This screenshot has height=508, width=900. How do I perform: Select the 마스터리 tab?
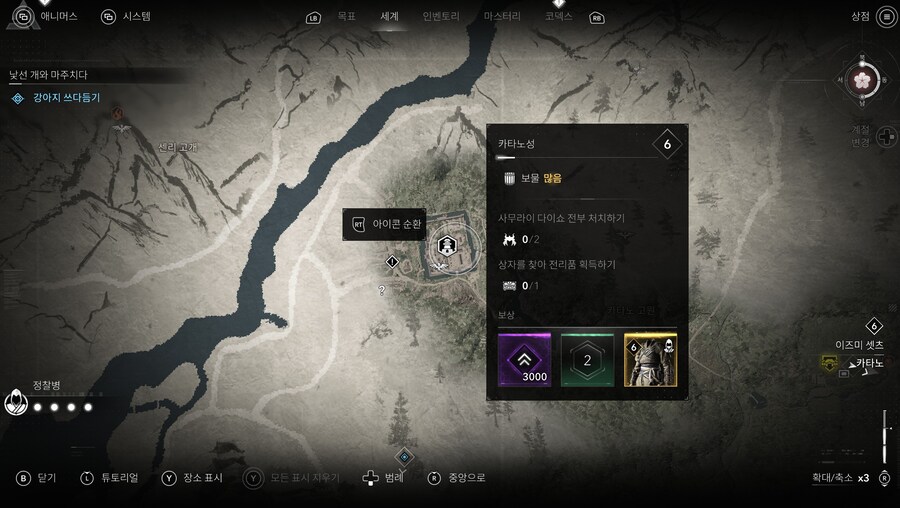click(501, 17)
